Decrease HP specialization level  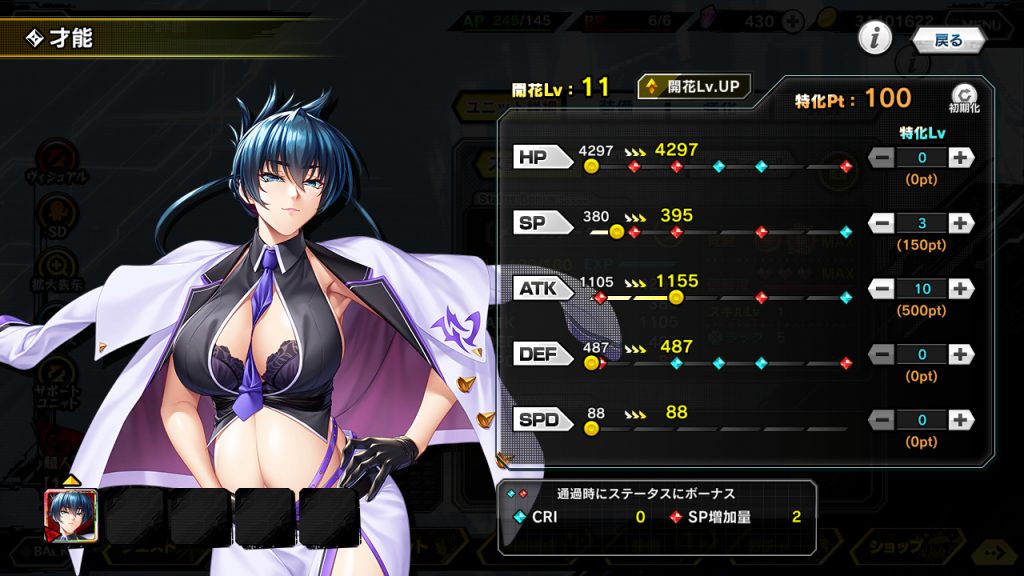click(882, 157)
